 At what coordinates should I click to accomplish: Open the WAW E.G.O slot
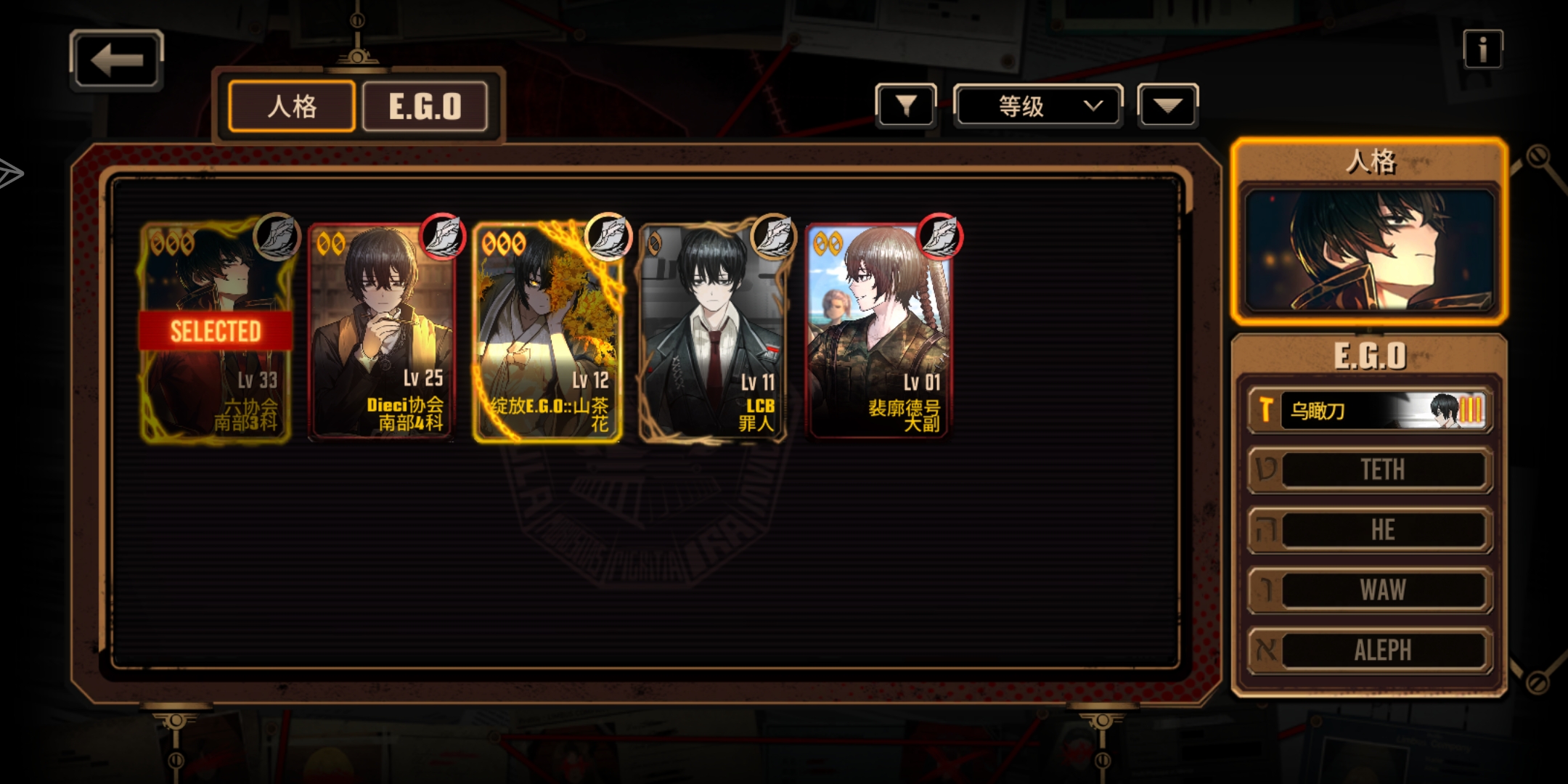coord(1370,589)
